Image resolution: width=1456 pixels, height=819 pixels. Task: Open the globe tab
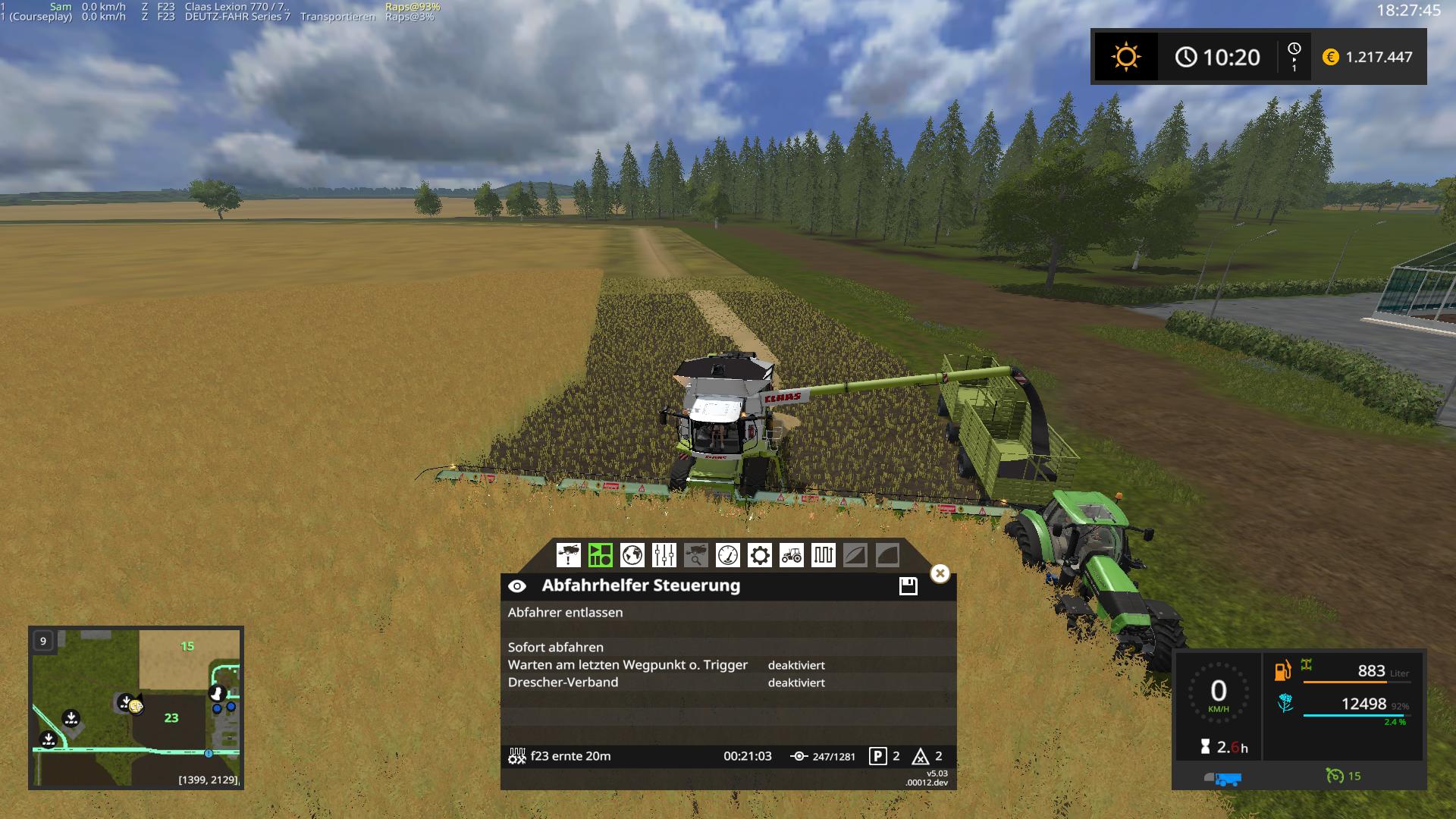click(632, 555)
